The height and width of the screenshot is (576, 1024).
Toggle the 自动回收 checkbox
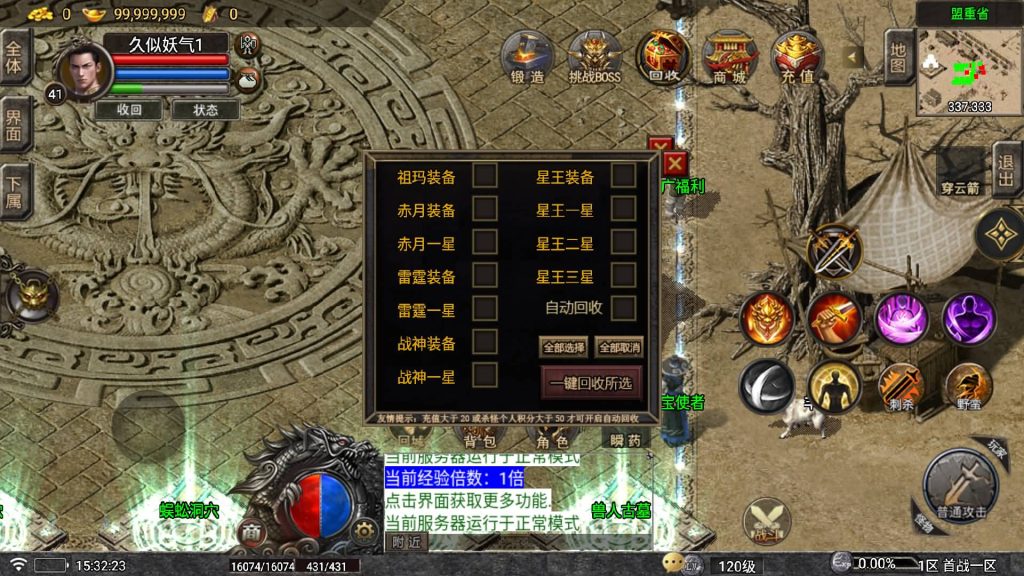[624, 308]
